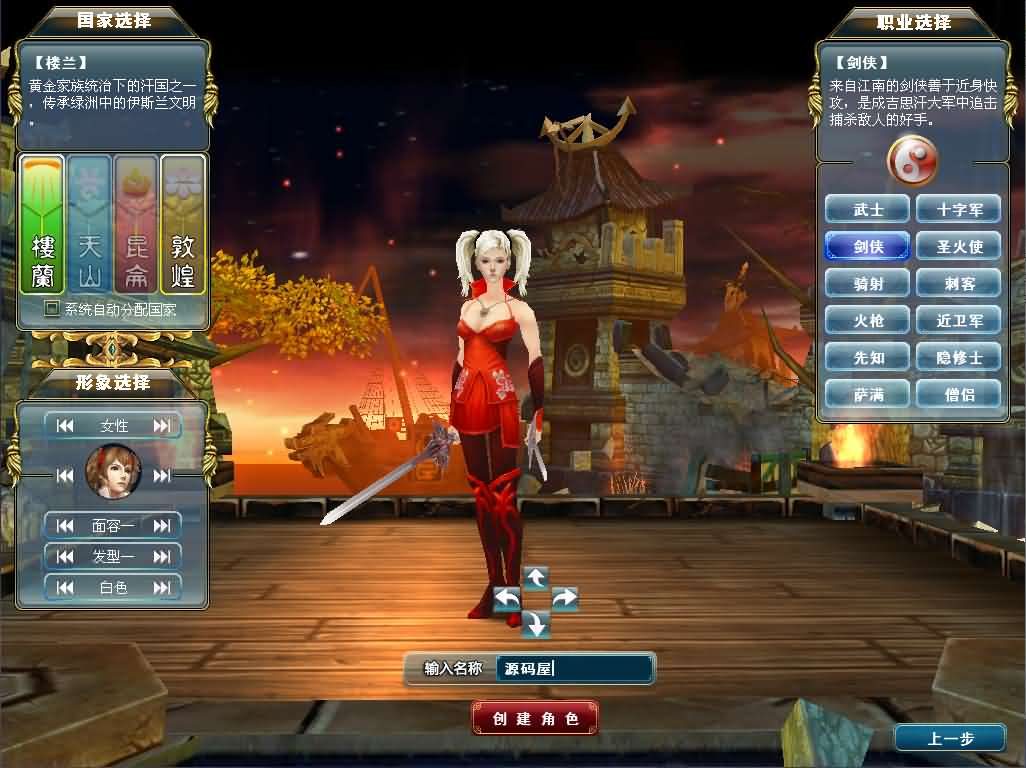Viewport: 1026px width, 768px height.
Task: Choose the 近卫军 class
Action: [958, 320]
